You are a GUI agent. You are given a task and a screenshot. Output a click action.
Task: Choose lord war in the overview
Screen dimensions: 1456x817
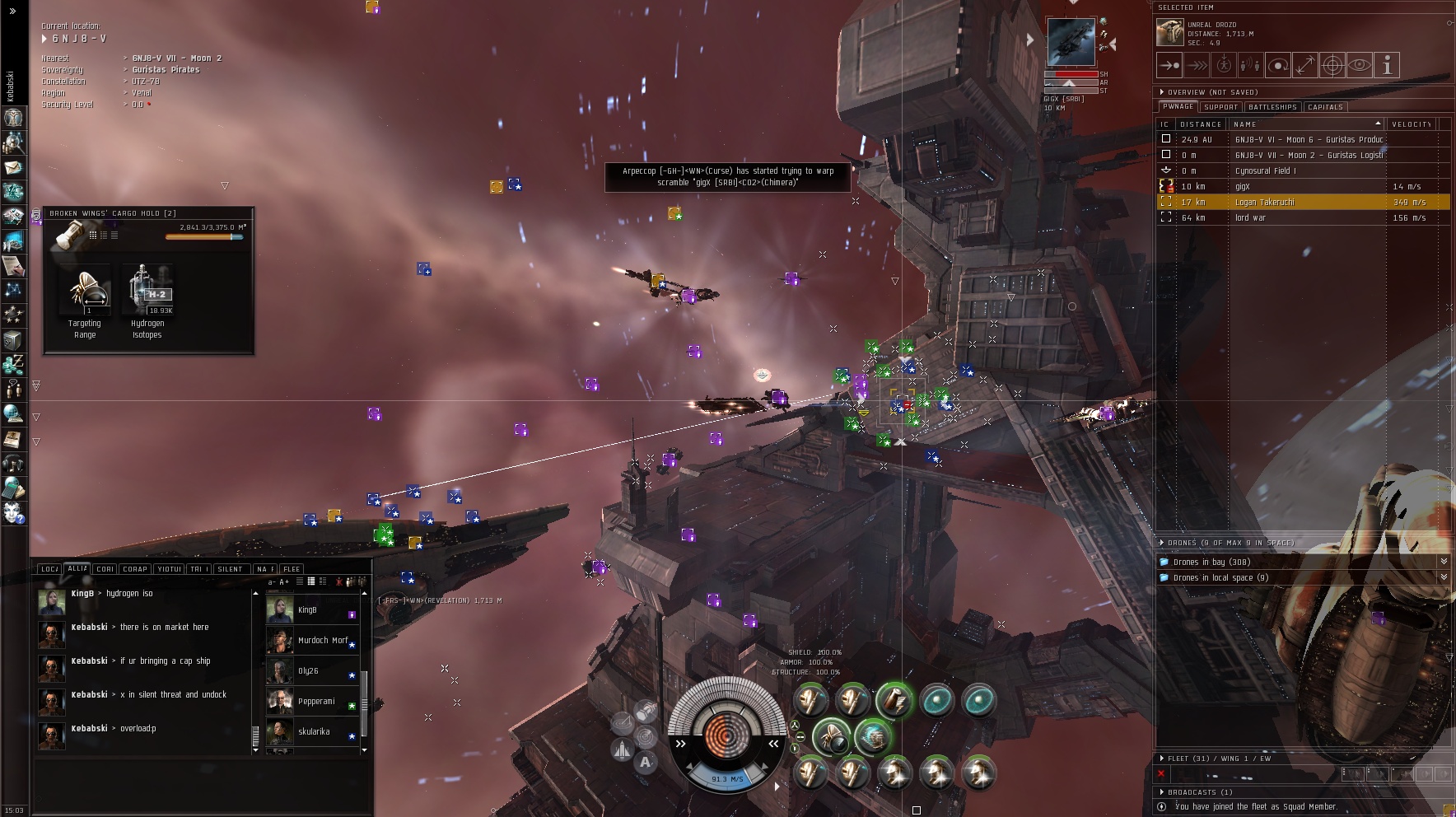(1250, 218)
